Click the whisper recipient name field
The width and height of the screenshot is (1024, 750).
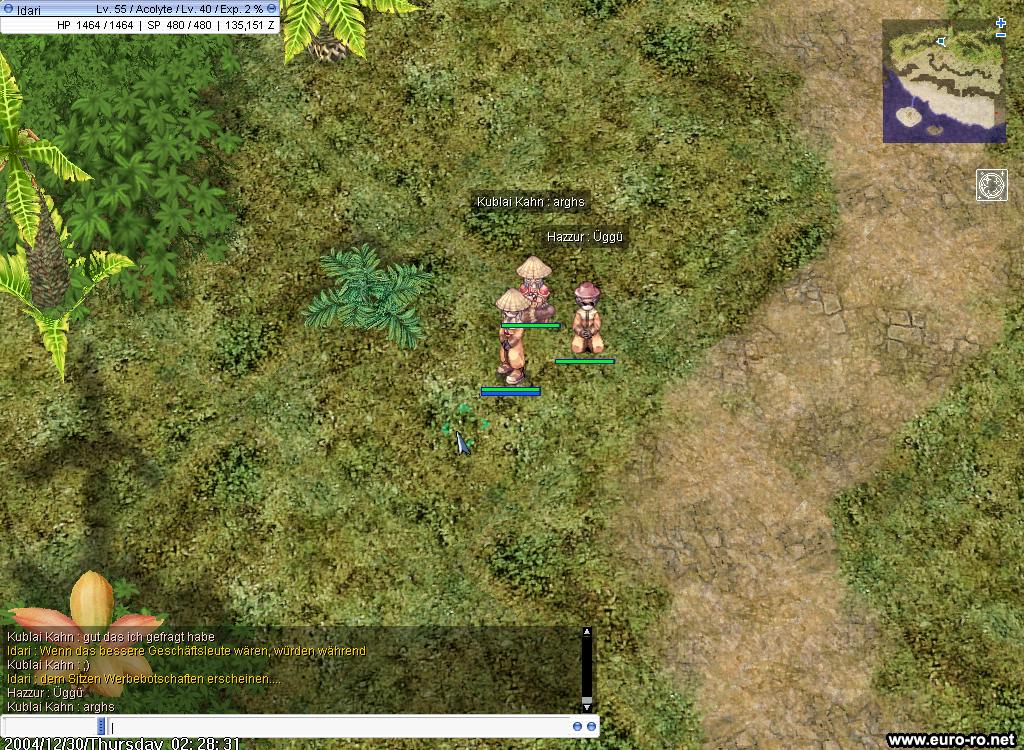pyautogui.click(x=50, y=727)
